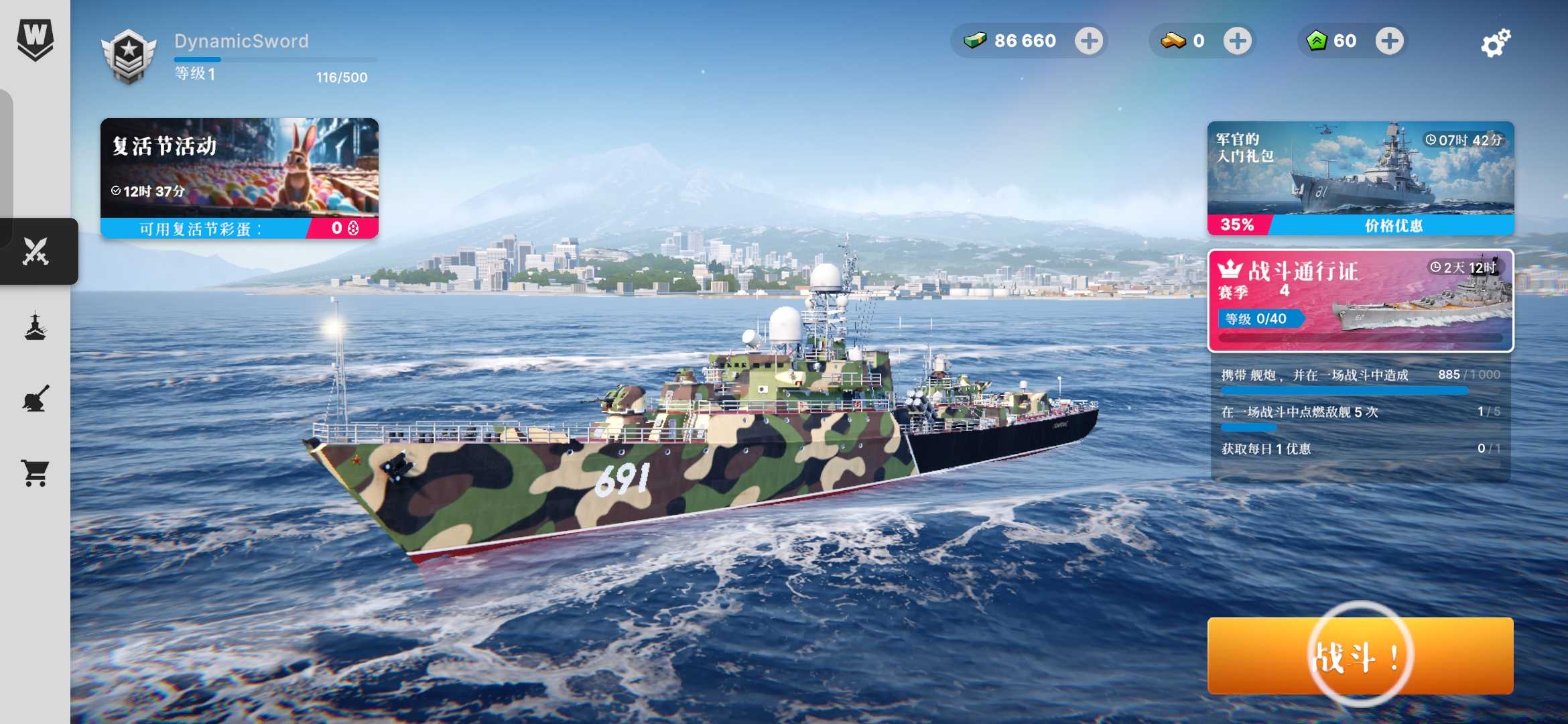Switch to the cannon armament tab
The image size is (1568, 724).
click(x=36, y=399)
